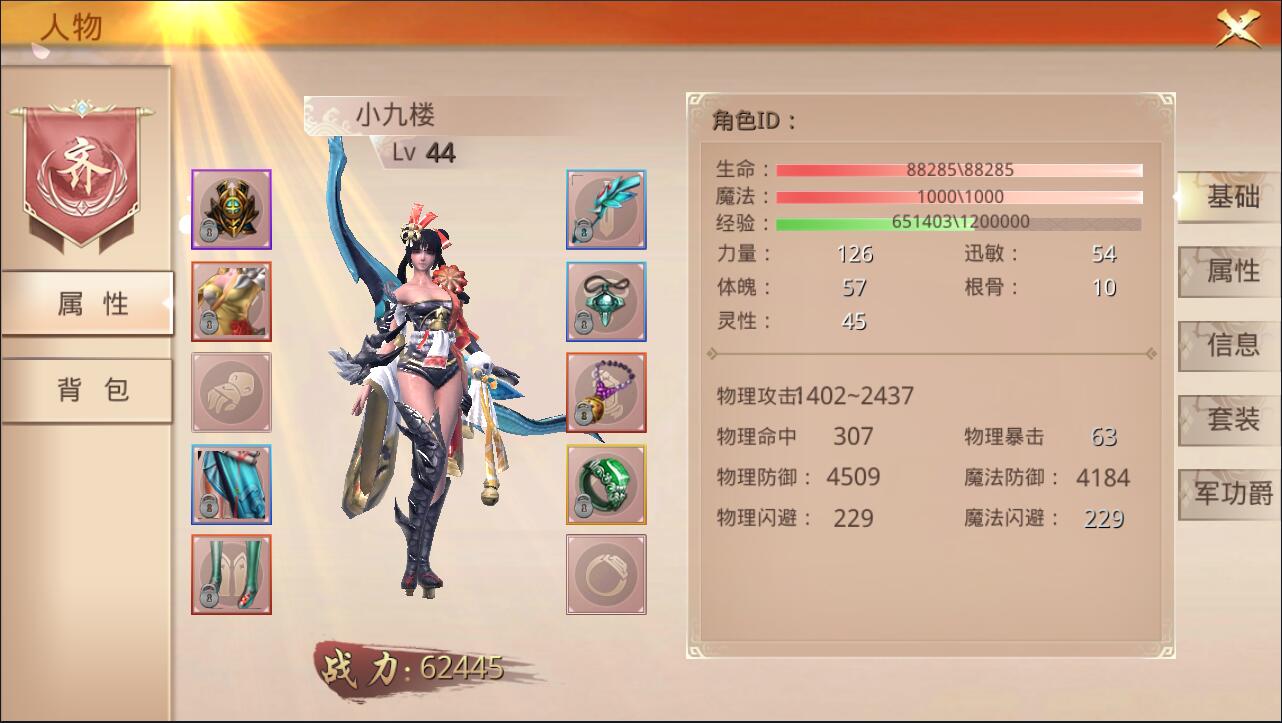
Task: Select the golden chest armor item
Action: (231, 300)
